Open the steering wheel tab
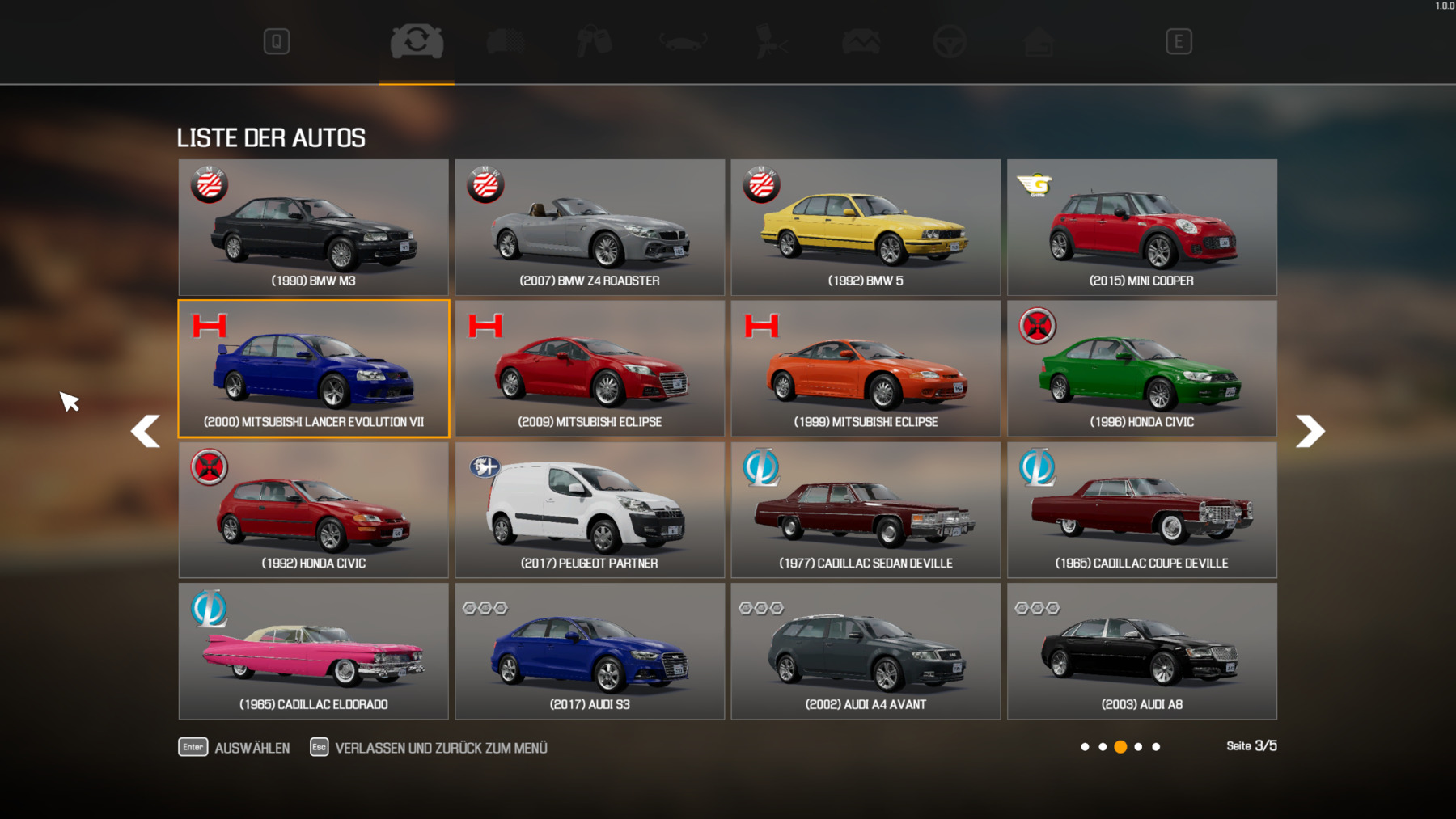Screen dimensions: 1456x819 pos(949,42)
